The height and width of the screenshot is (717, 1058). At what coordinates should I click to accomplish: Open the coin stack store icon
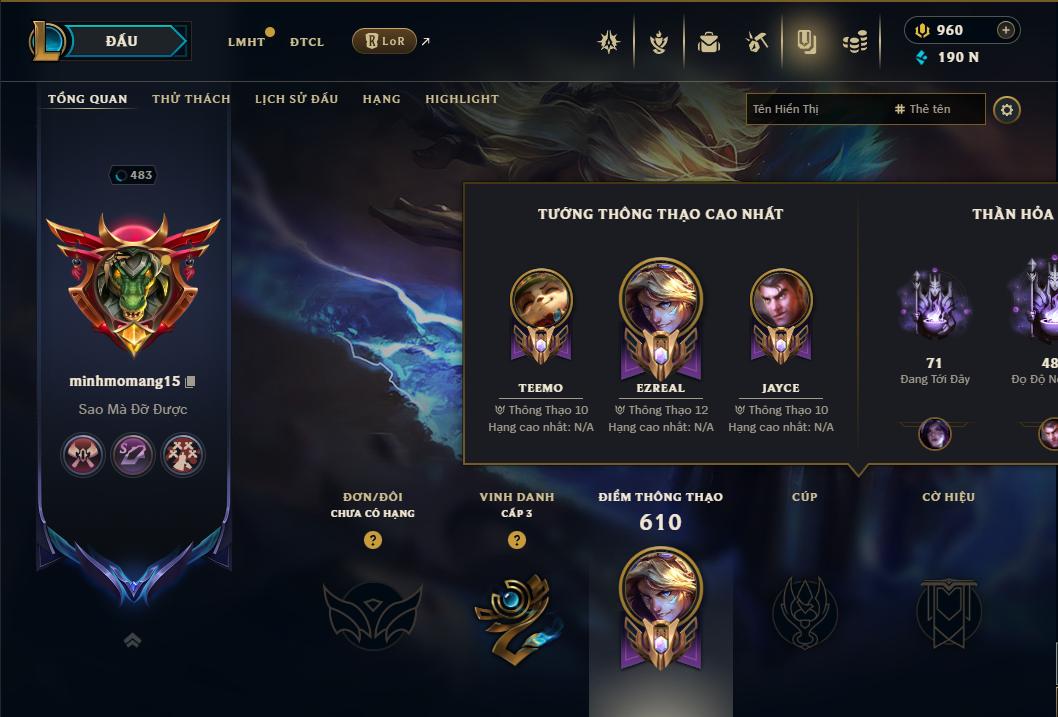coord(854,42)
